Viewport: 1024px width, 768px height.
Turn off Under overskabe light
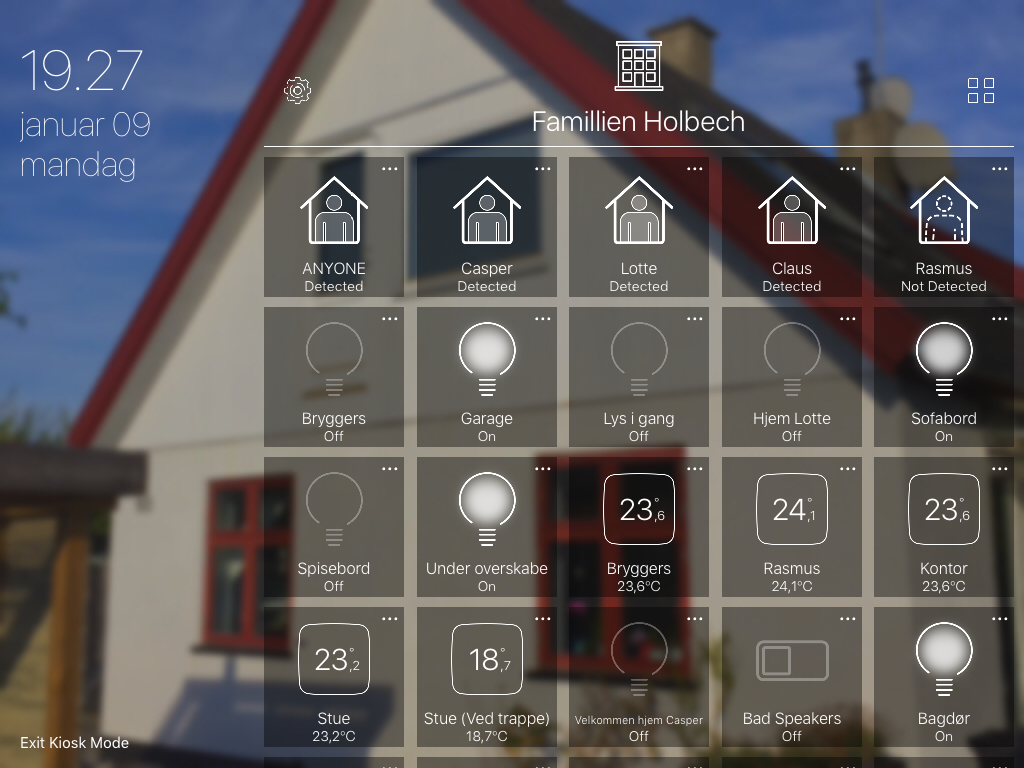click(x=487, y=526)
